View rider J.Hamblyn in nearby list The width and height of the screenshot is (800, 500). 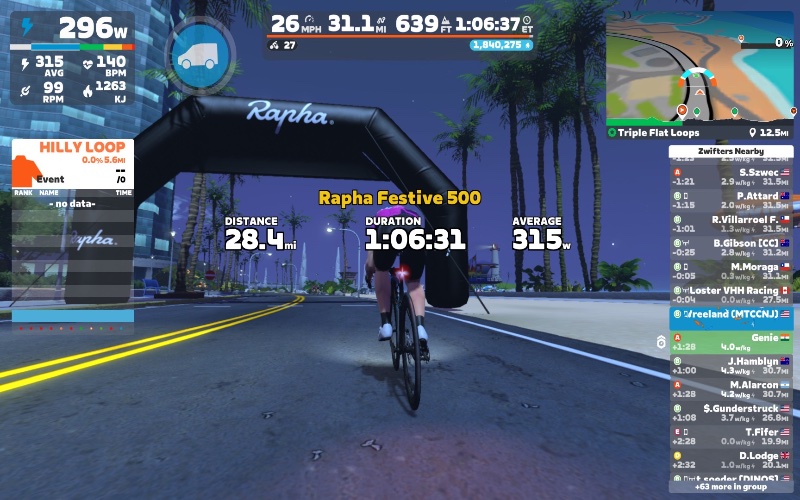pyautogui.click(x=731, y=365)
